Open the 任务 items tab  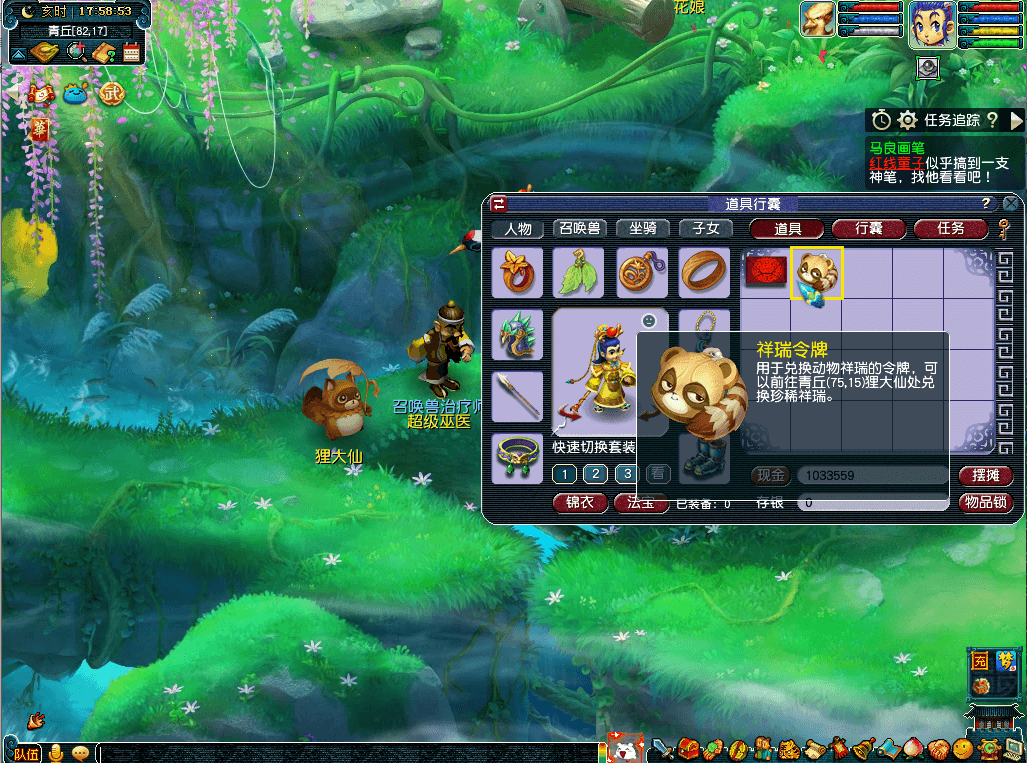point(950,229)
